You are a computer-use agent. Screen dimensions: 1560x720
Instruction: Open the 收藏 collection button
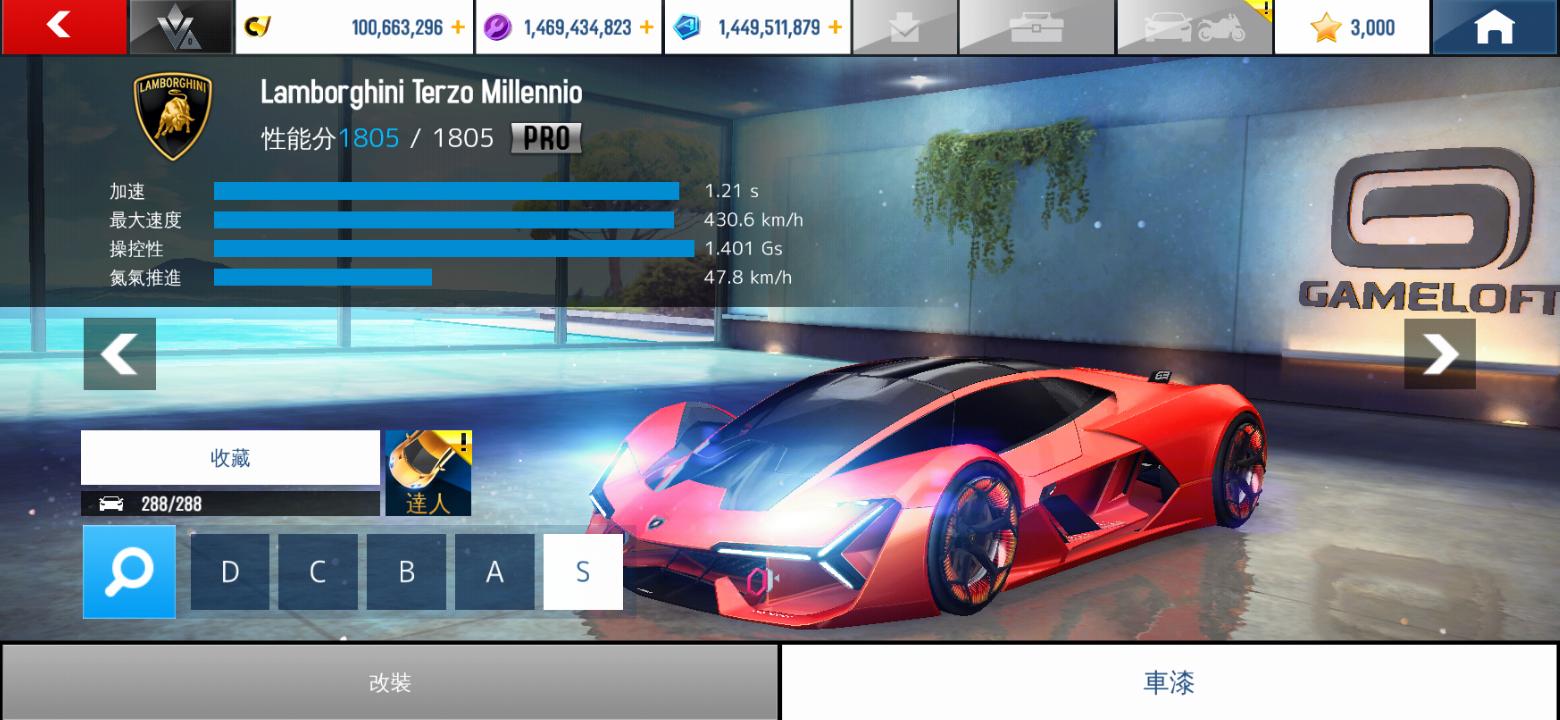tap(230, 458)
